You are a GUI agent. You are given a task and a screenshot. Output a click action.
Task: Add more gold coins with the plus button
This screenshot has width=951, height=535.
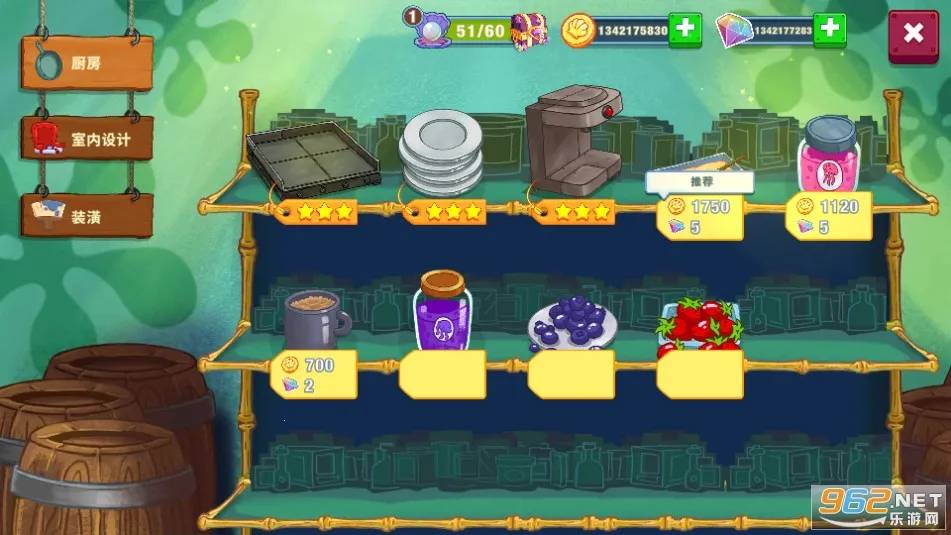pyautogui.click(x=684, y=30)
